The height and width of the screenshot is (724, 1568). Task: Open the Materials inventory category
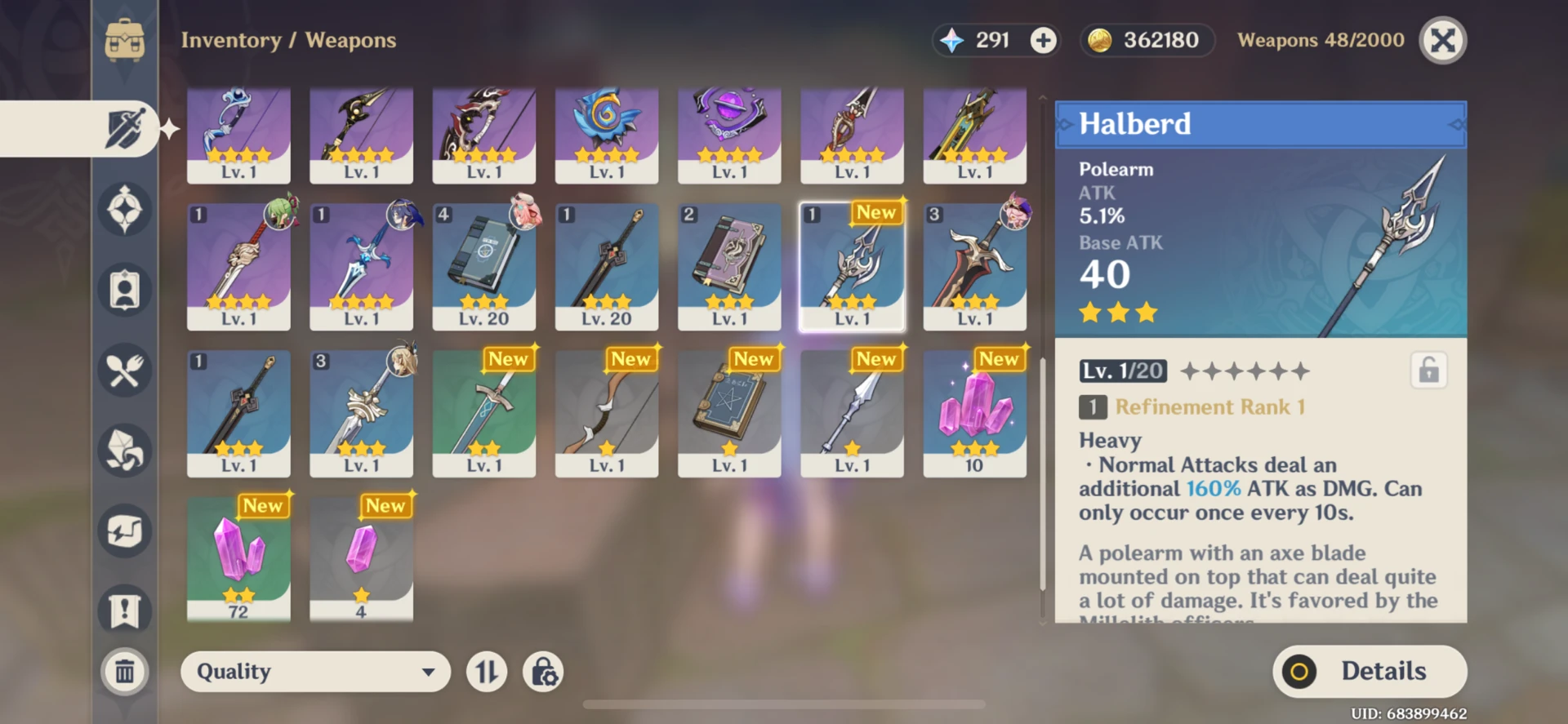(x=124, y=451)
